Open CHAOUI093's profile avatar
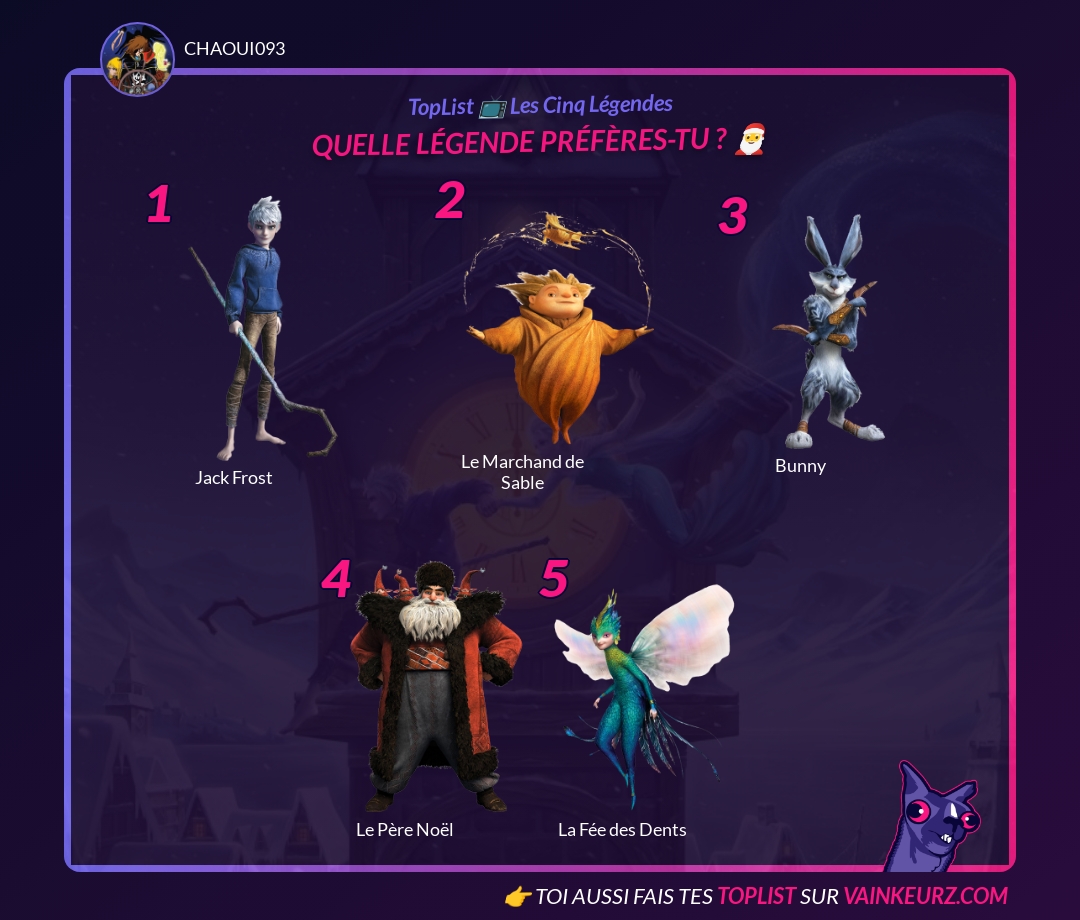 (137, 60)
